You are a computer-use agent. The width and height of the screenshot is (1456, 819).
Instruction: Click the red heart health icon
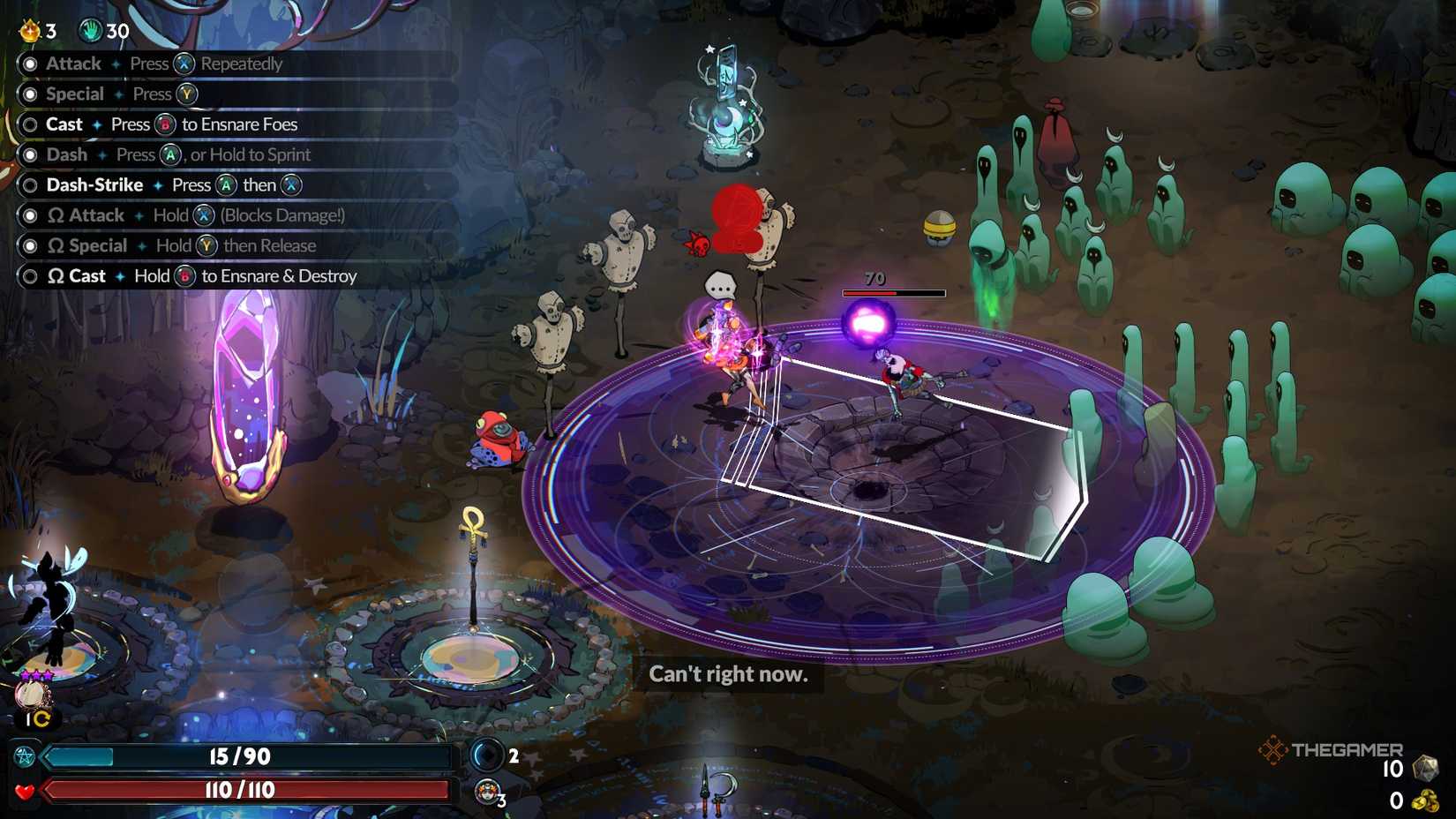click(24, 791)
